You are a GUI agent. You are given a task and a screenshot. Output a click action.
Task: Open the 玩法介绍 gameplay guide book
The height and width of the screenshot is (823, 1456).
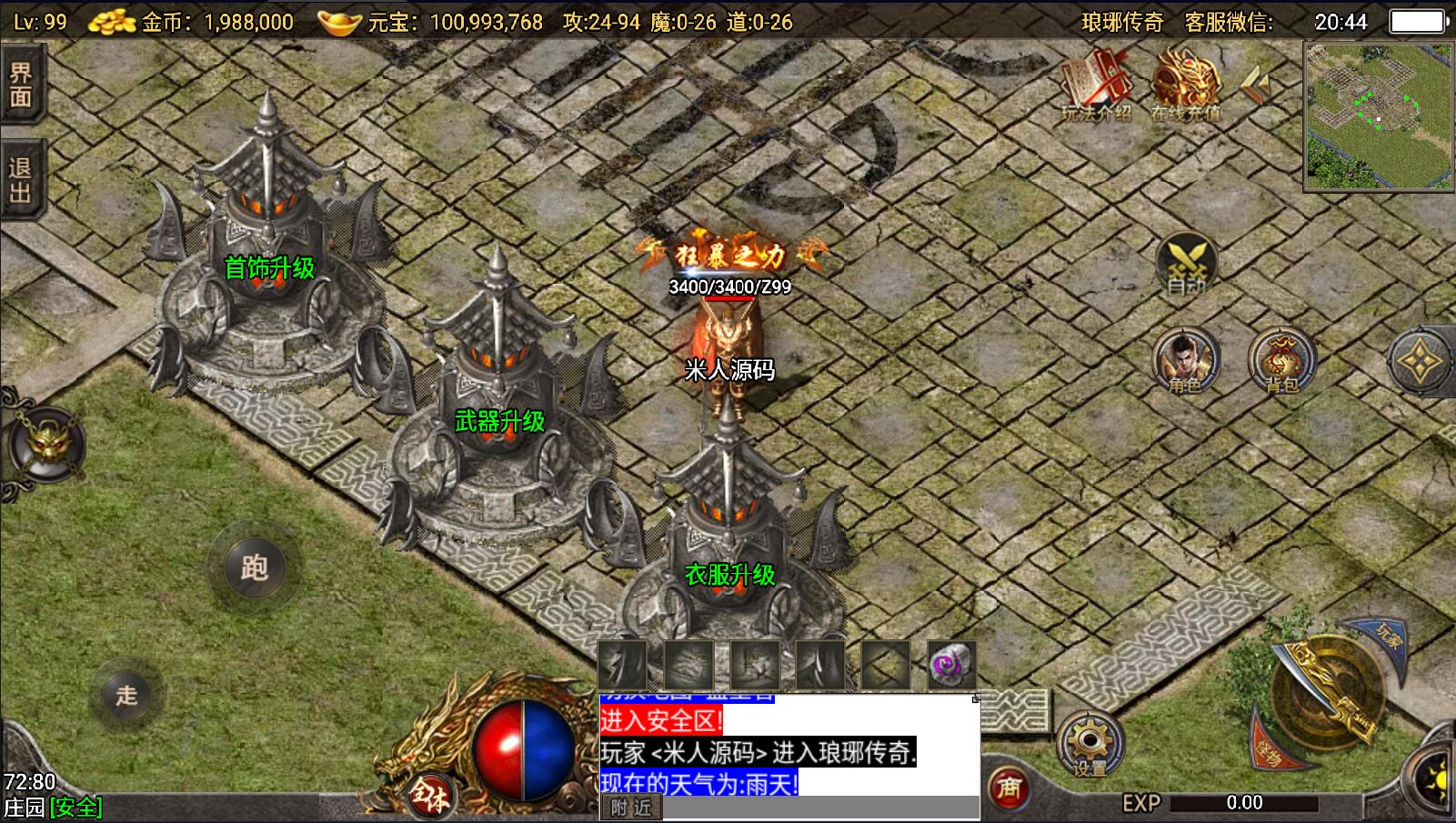pos(1097,86)
